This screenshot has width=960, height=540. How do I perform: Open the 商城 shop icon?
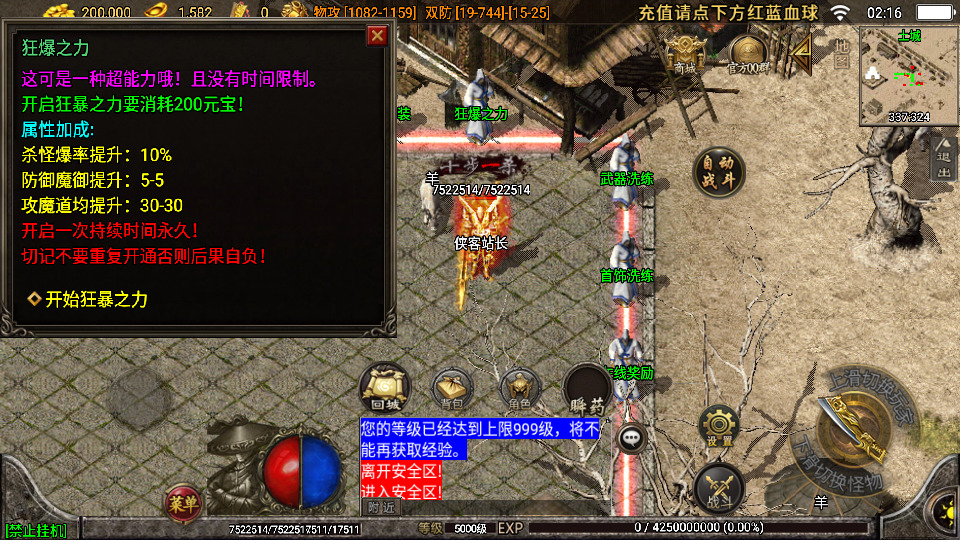pyautogui.click(x=685, y=53)
